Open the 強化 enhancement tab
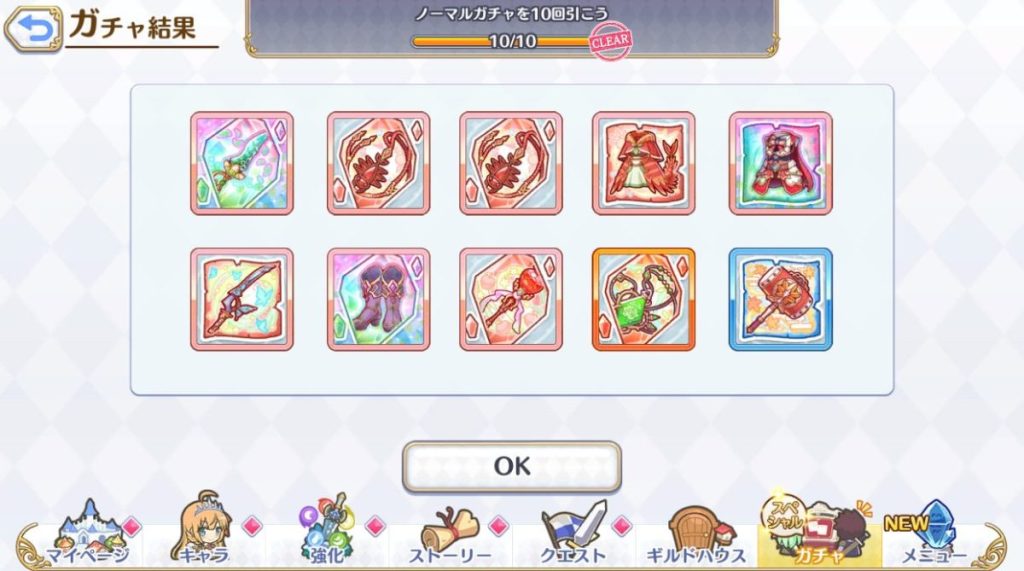 tap(327, 535)
